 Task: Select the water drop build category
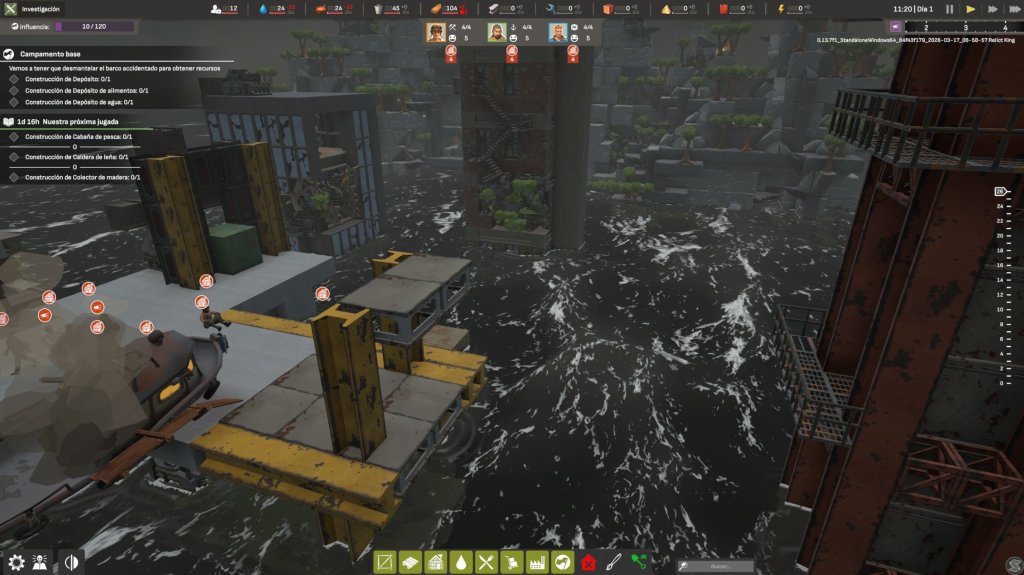(x=461, y=562)
